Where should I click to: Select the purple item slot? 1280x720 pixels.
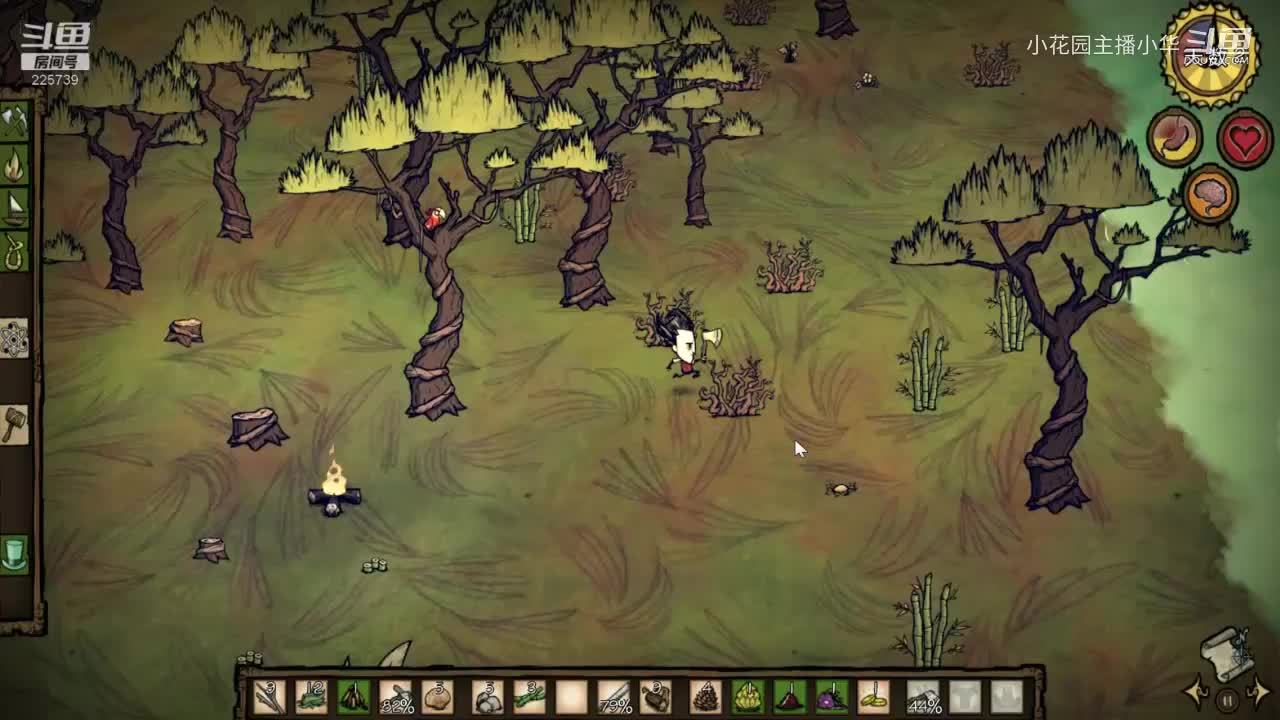832,696
